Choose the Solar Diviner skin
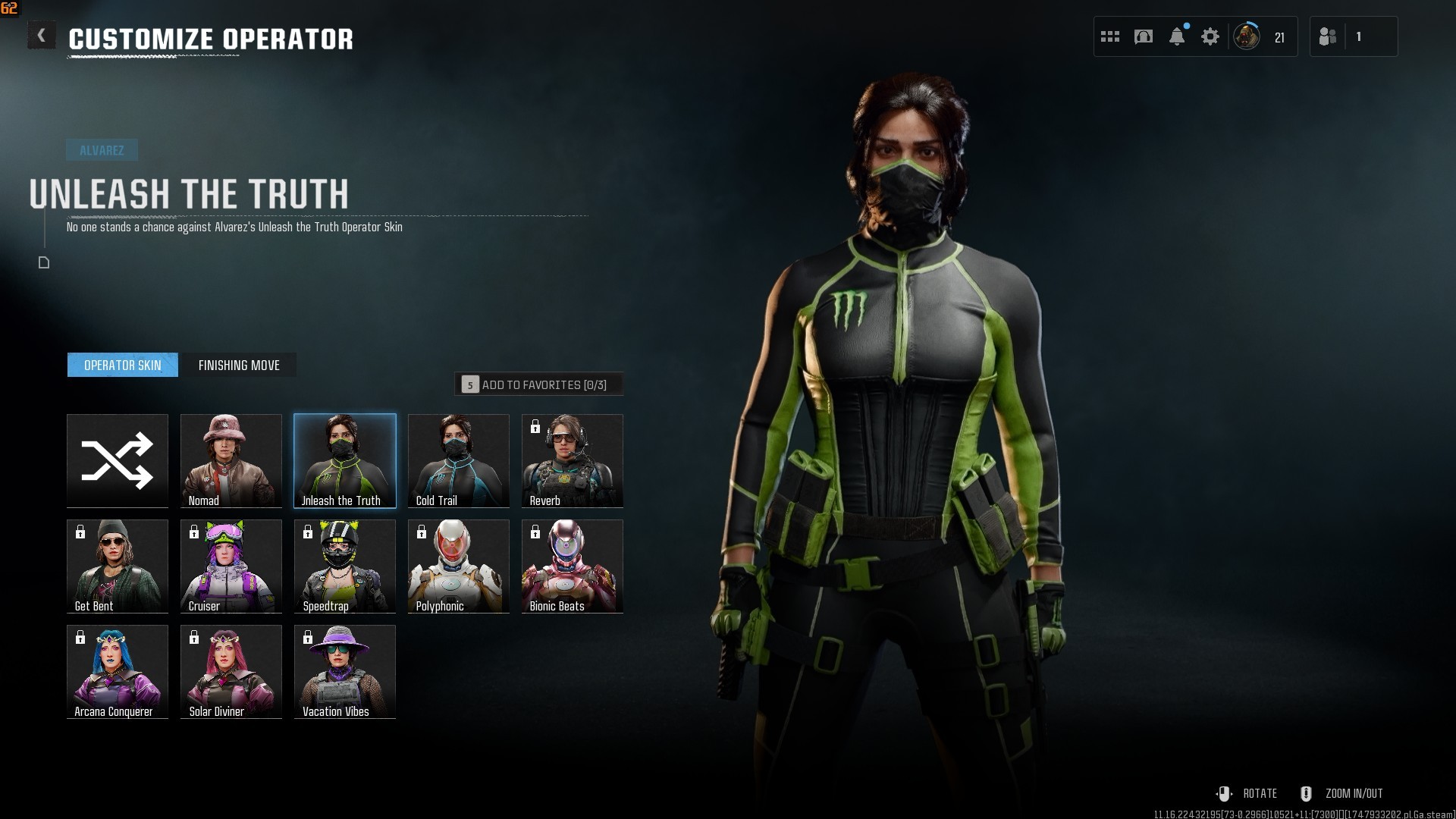1456x819 pixels. (x=231, y=671)
